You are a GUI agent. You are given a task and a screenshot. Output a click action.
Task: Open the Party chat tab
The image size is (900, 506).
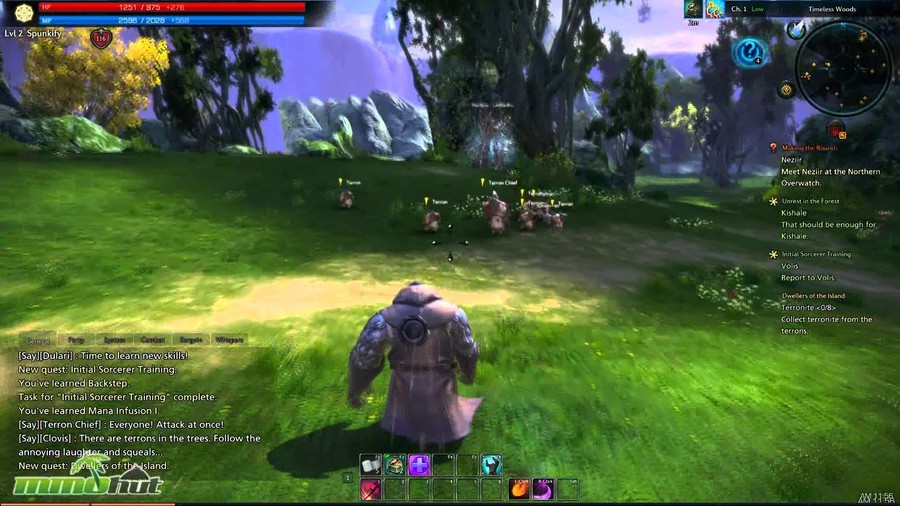pos(77,341)
